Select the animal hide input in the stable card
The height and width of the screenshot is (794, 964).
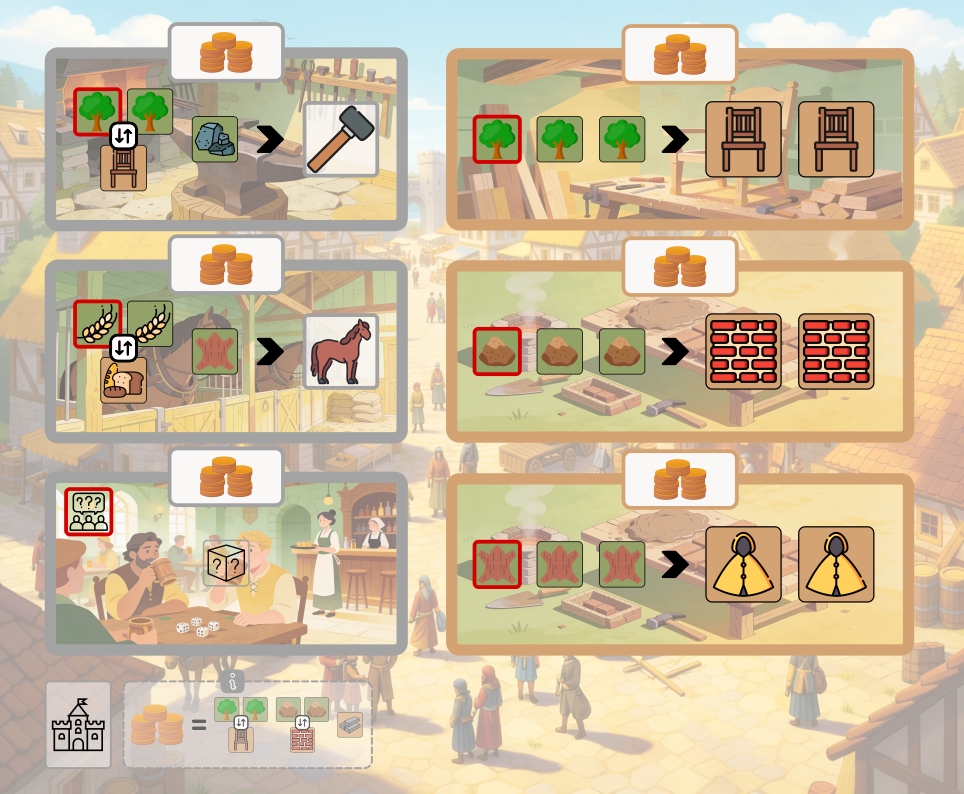click(x=215, y=352)
